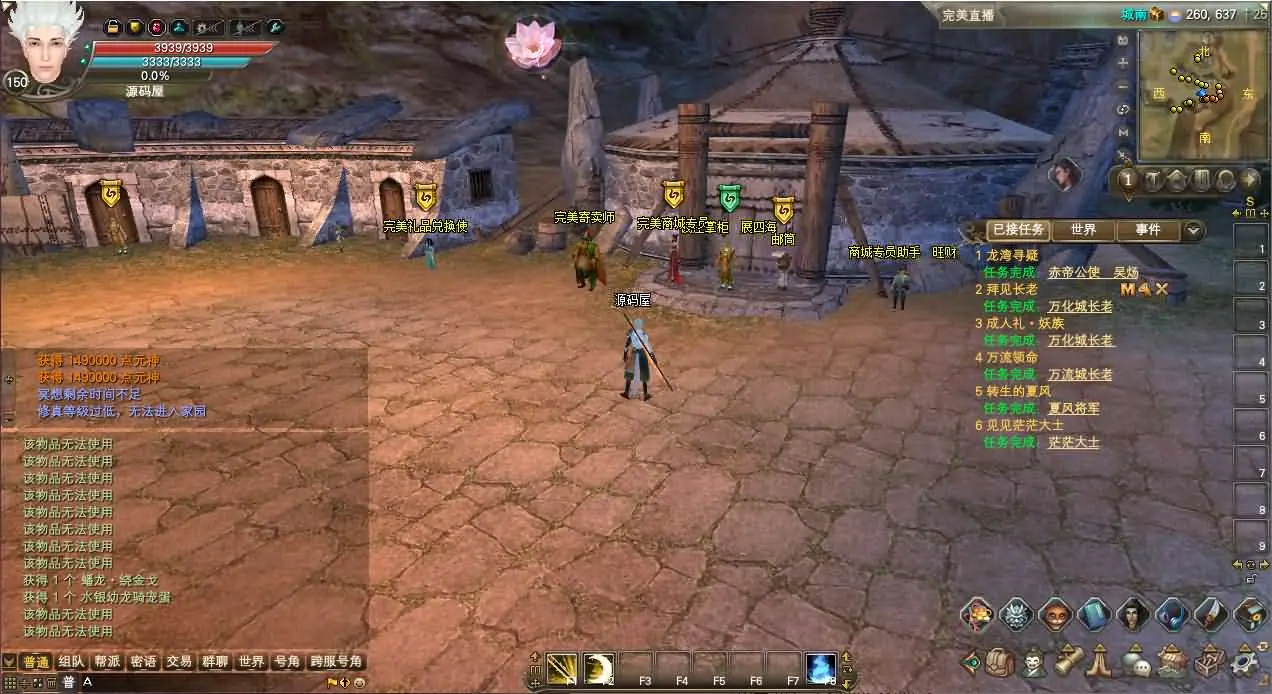Switch chat to the 组队 channel
This screenshot has height=694, width=1272.
[71, 662]
